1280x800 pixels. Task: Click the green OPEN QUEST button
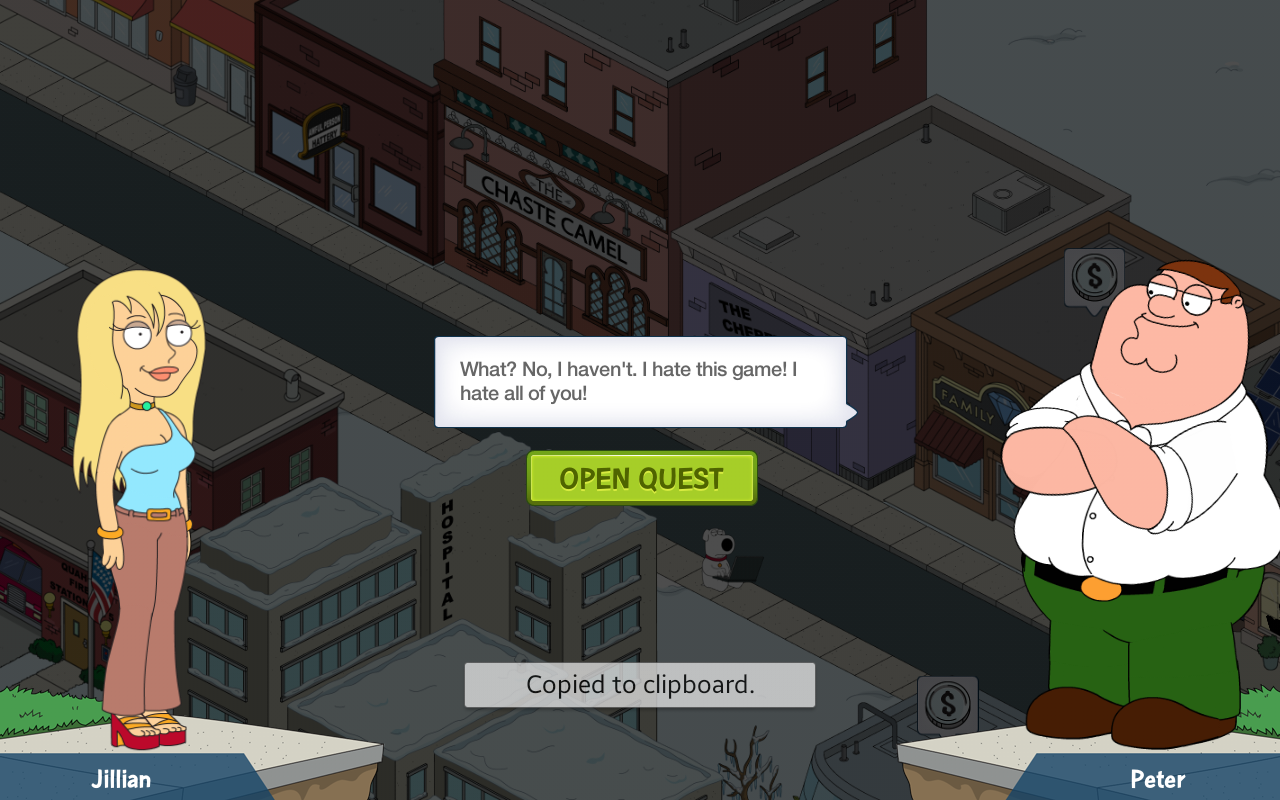641,478
